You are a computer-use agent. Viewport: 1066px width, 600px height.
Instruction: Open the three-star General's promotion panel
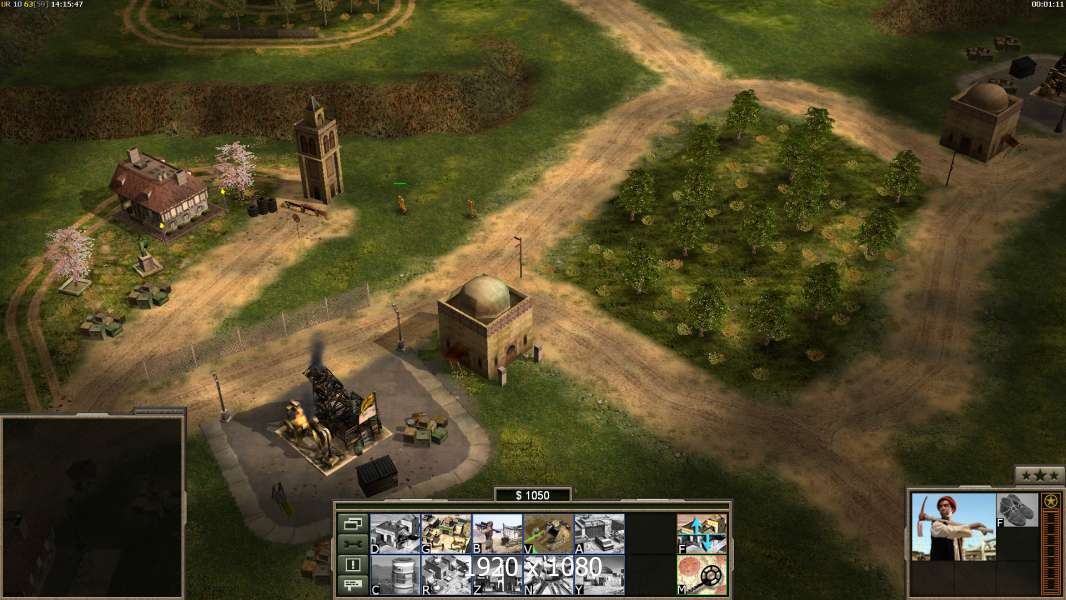coord(1039,475)
